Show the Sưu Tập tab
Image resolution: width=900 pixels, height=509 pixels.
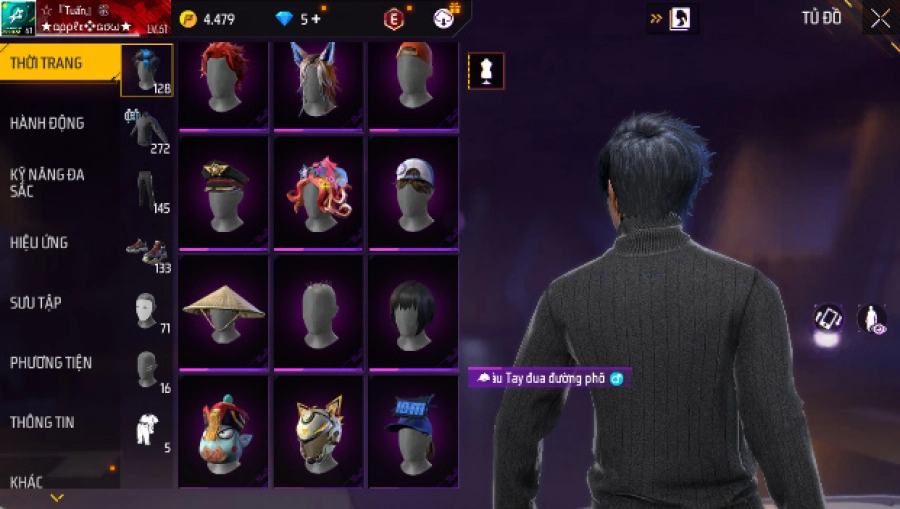click(x=36, y=302)
